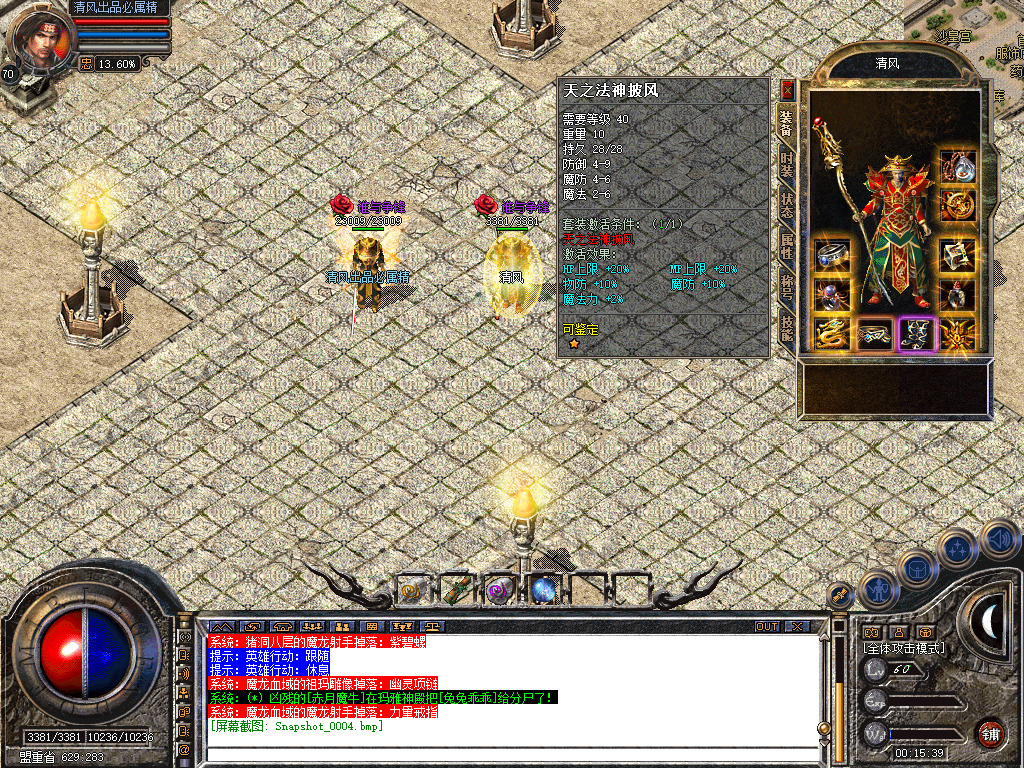This screenshot has width=1024, height=768.
Task: Click the OUT button on chat bar
Action: [x=767, y=626]
